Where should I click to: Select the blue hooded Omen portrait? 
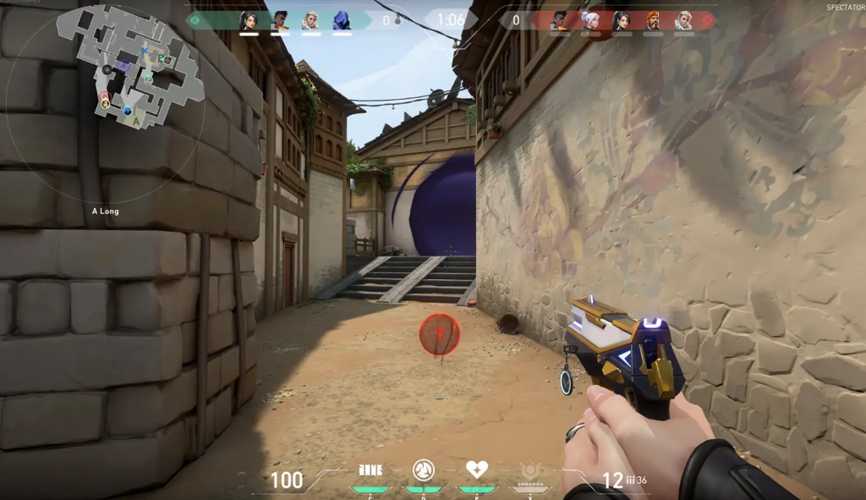click(341, 20)
